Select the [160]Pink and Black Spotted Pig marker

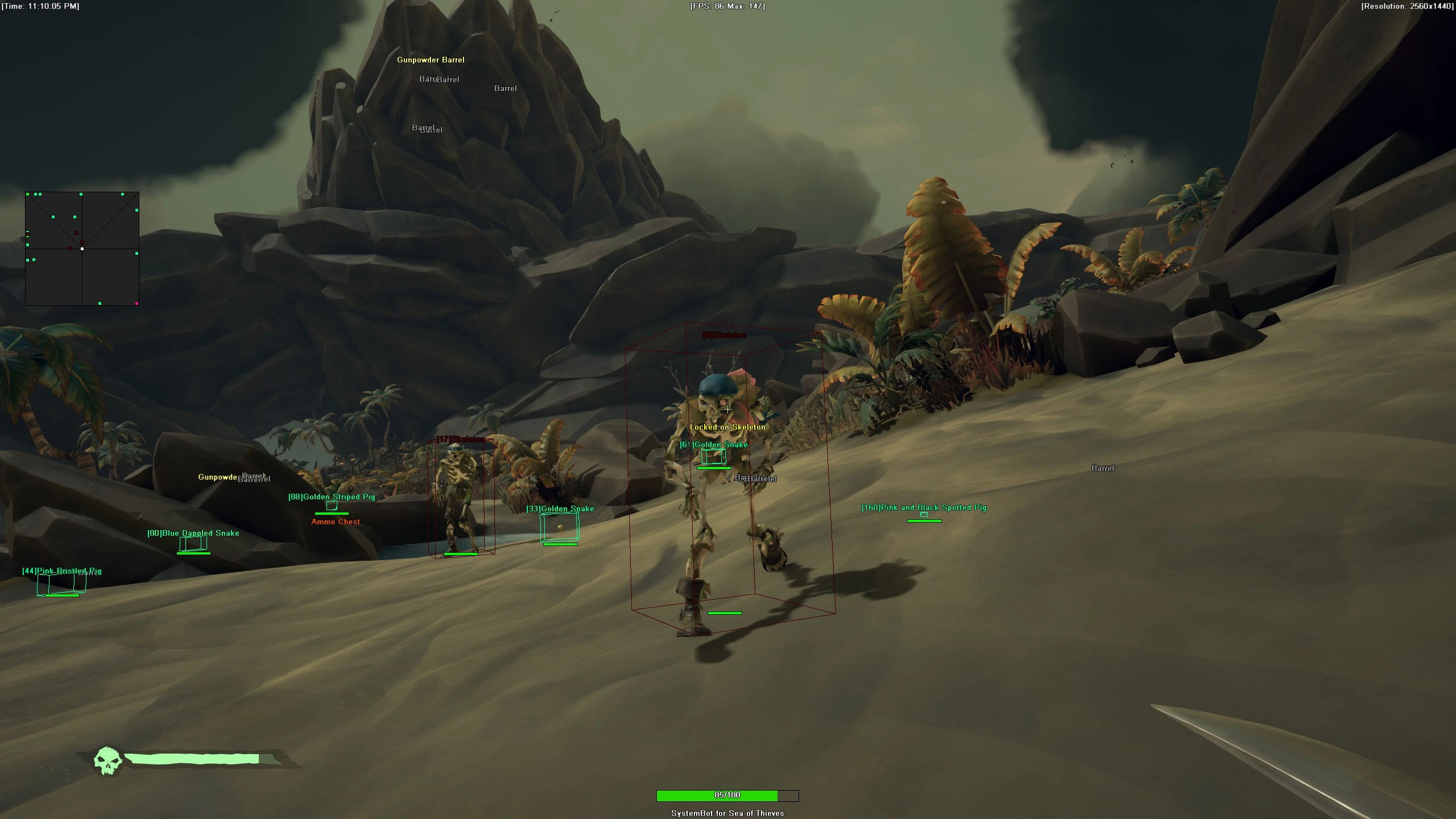coord(924,507)
